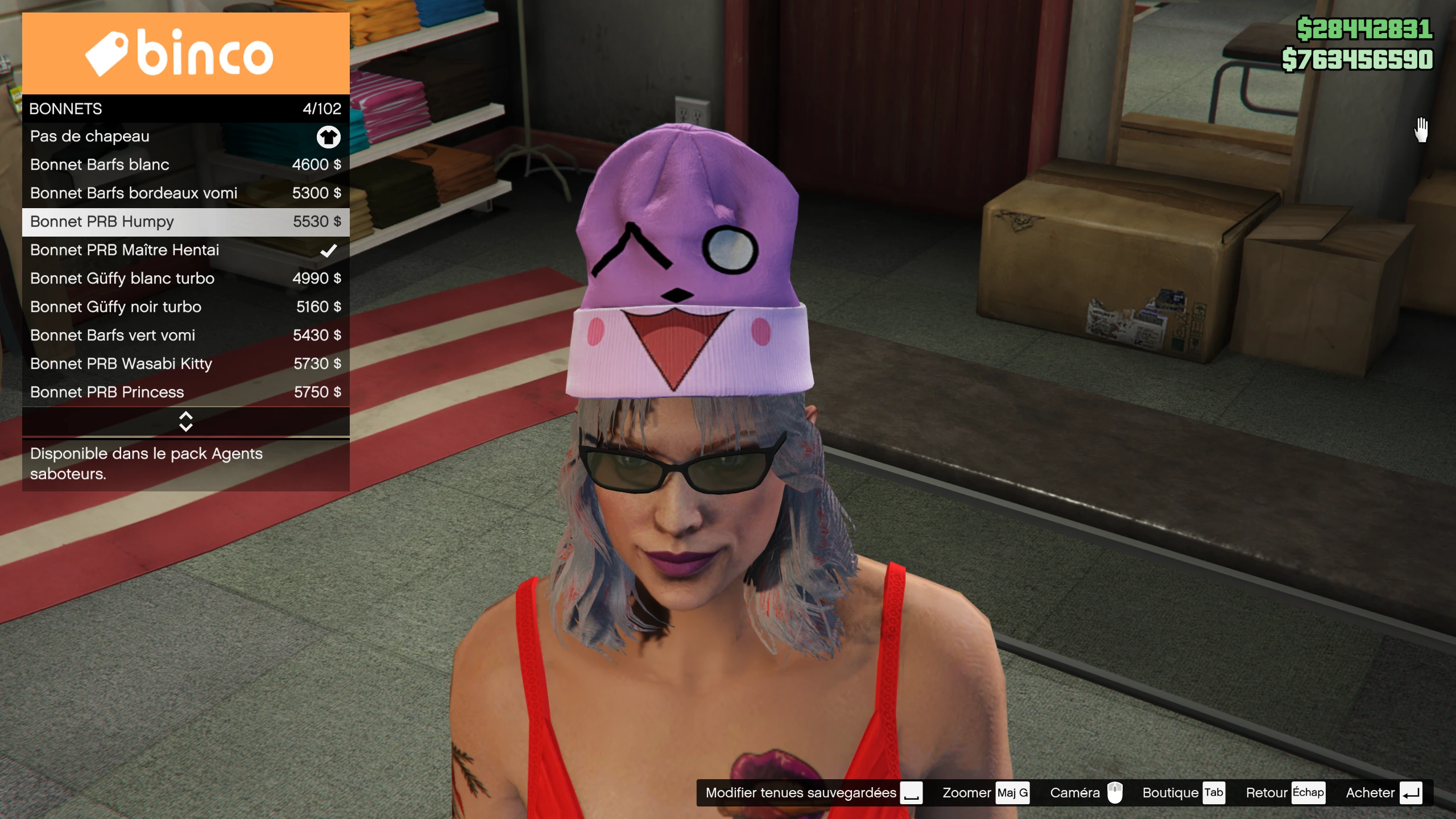
Task: Click the list scroll arrows below the menu
Action: tap(185, 421)
